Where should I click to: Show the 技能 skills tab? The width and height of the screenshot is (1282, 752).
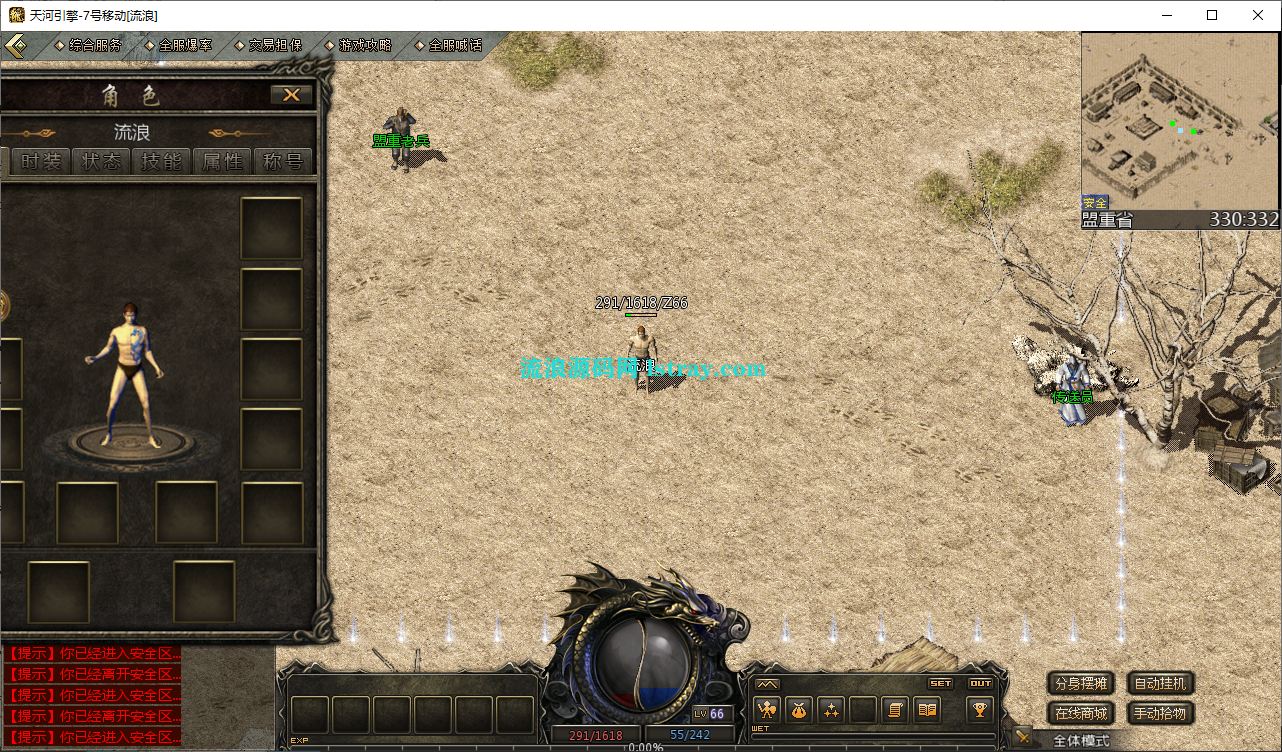pos(162,161)
